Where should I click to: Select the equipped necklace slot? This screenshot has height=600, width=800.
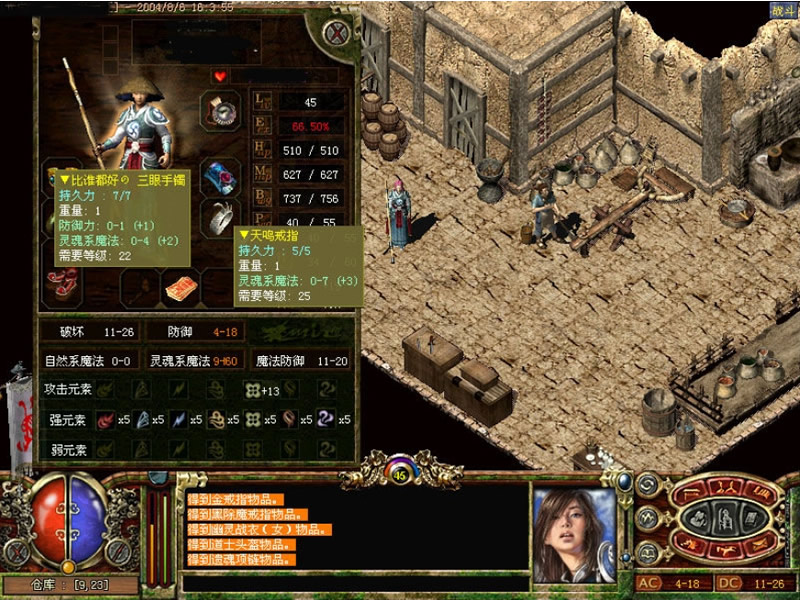221,110
